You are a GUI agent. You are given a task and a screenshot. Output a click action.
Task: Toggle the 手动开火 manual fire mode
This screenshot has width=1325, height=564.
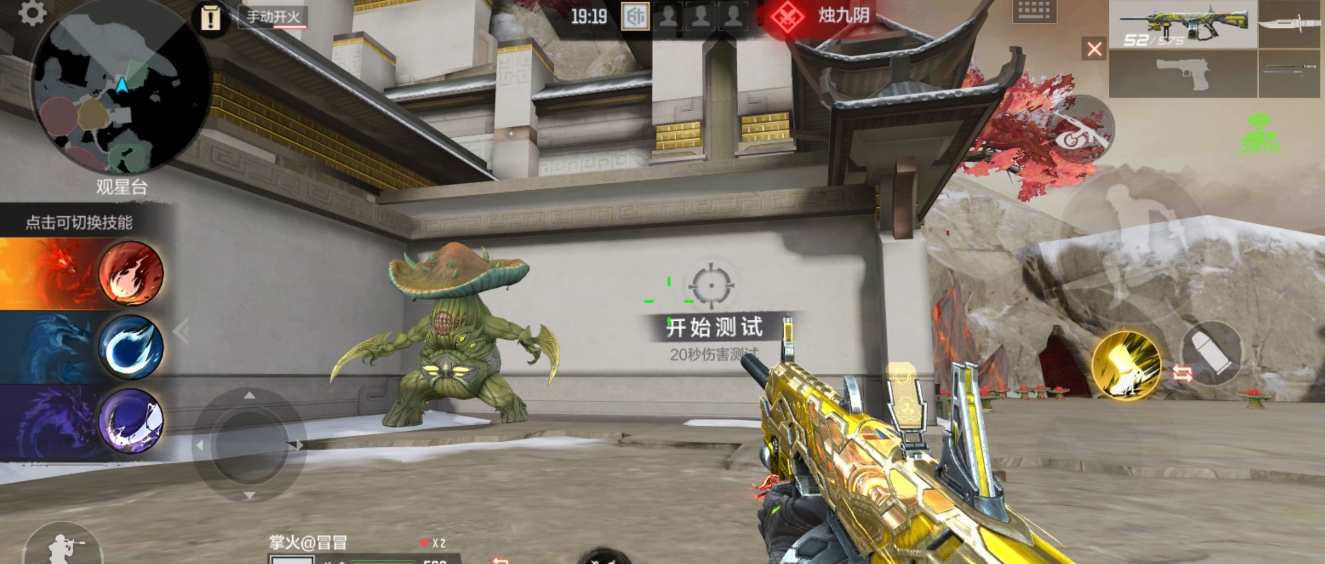click(x=273, y=17)
